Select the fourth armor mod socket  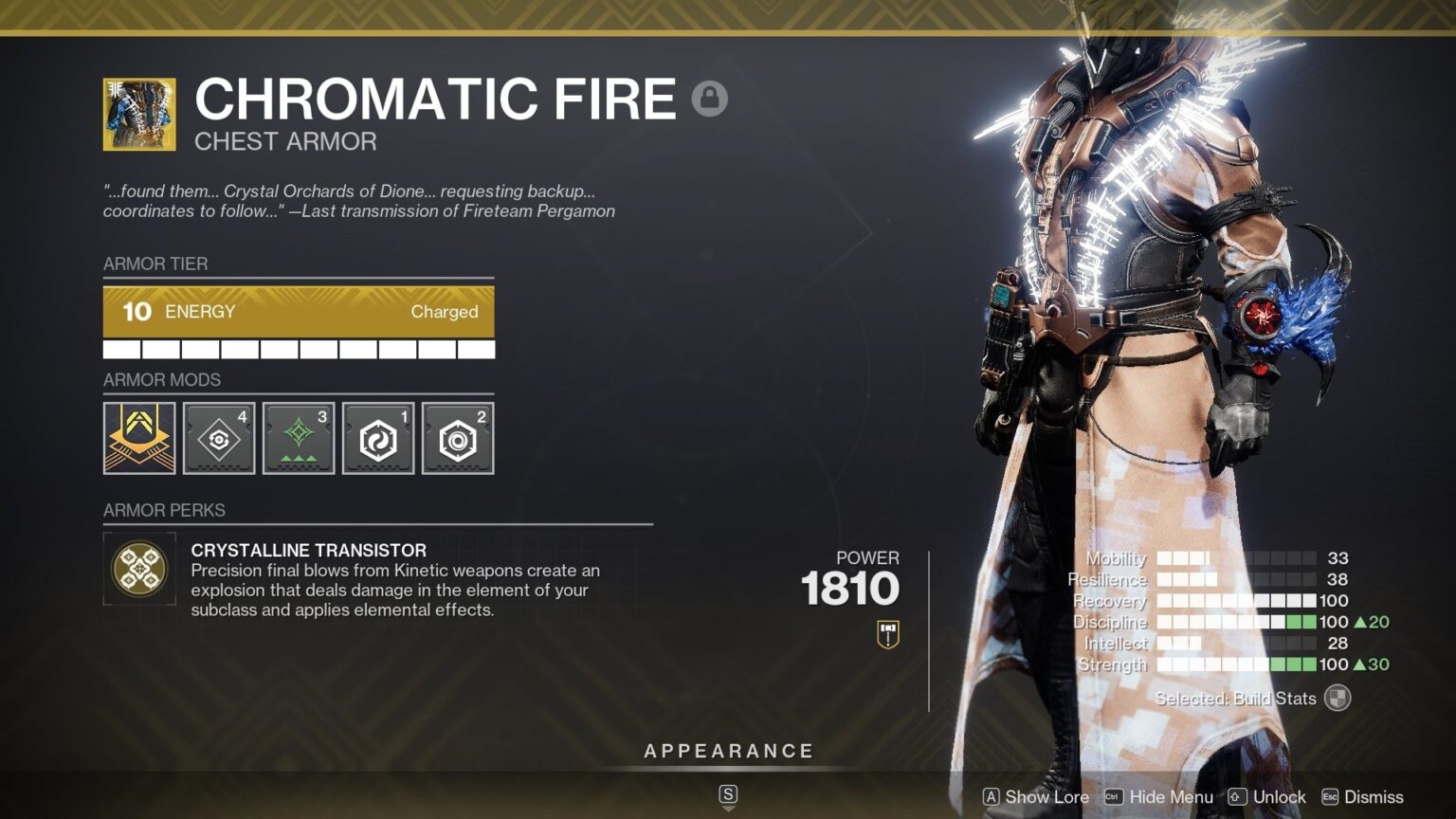[x=377, y=437]
